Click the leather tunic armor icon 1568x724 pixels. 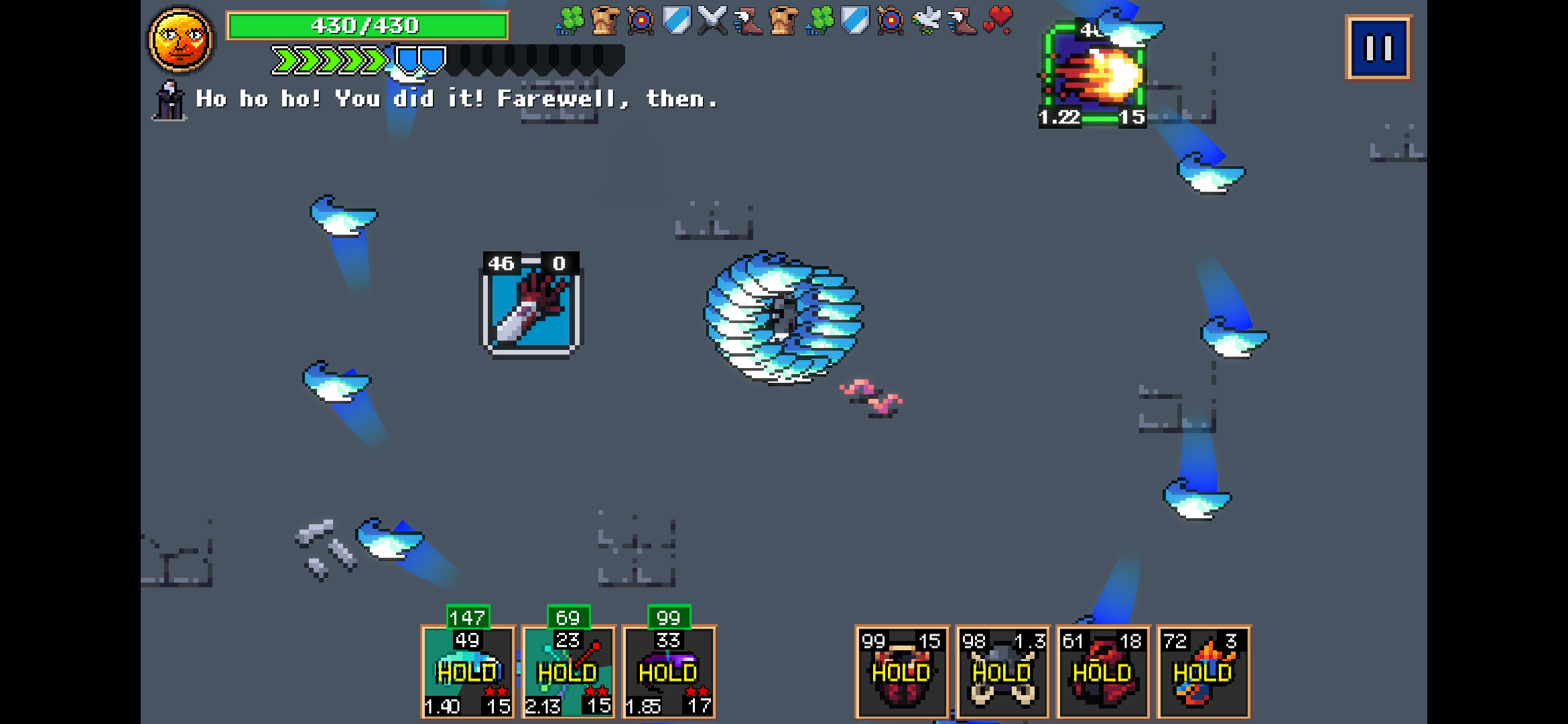[x=606, y=20]
